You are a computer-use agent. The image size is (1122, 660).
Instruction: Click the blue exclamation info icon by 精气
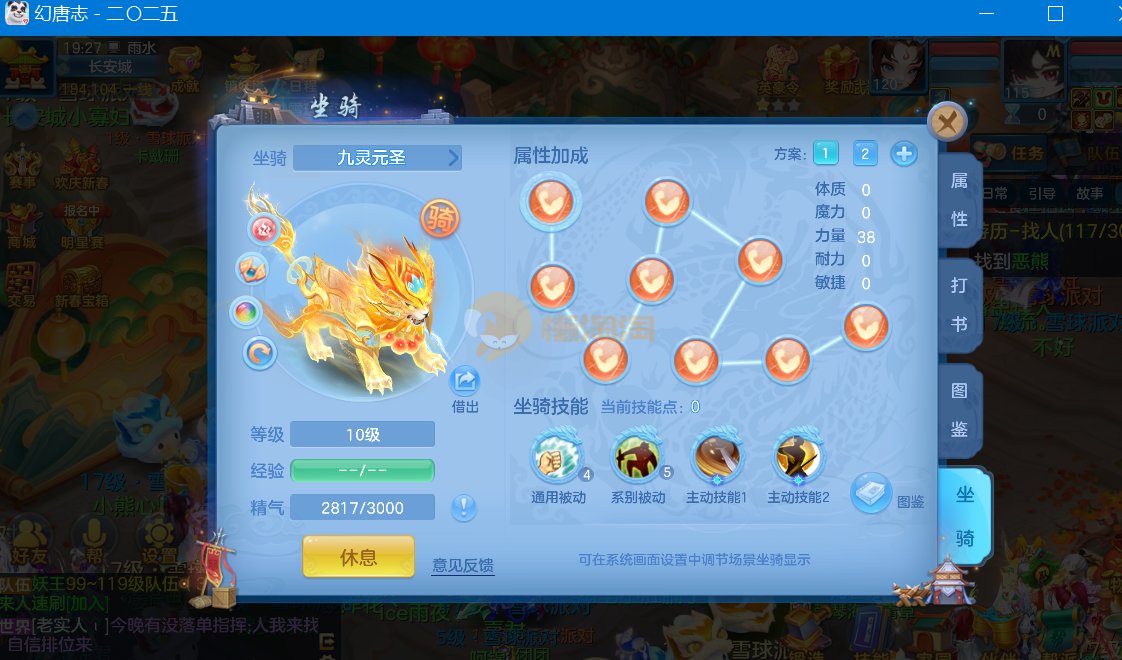[463, 507]
